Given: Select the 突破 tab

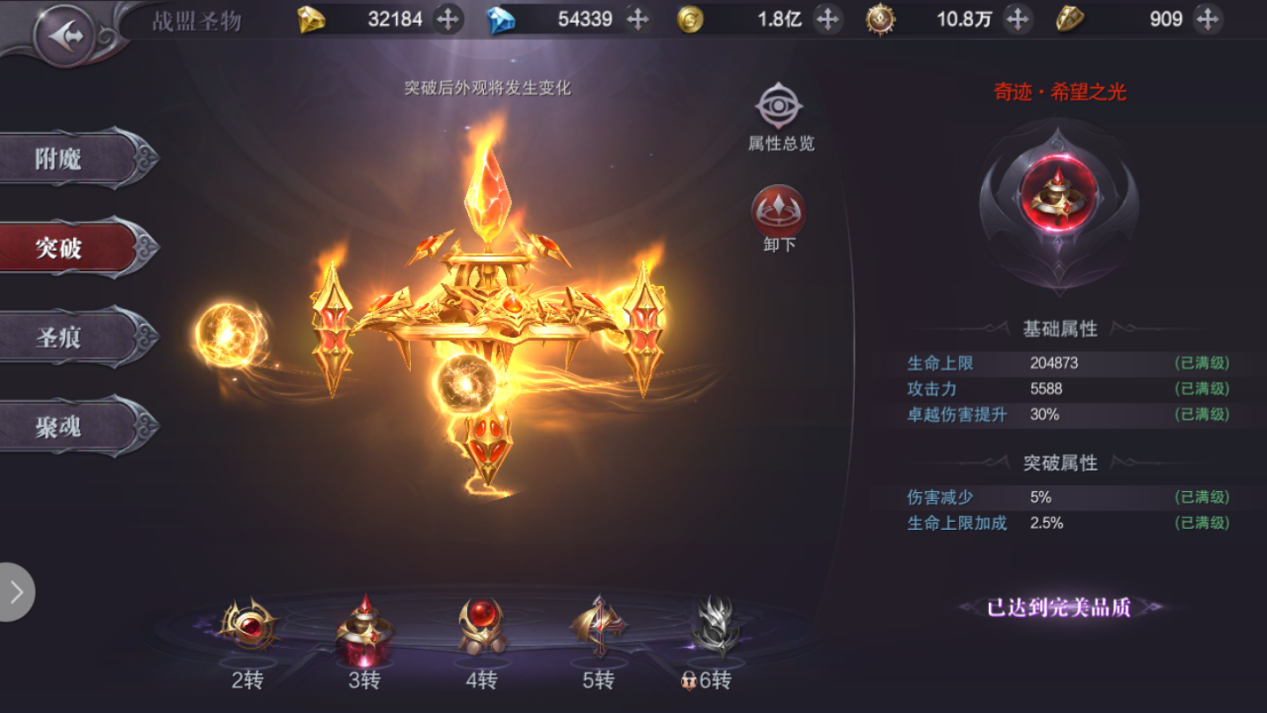Looking at the screenshot, I should pos(72,247).
